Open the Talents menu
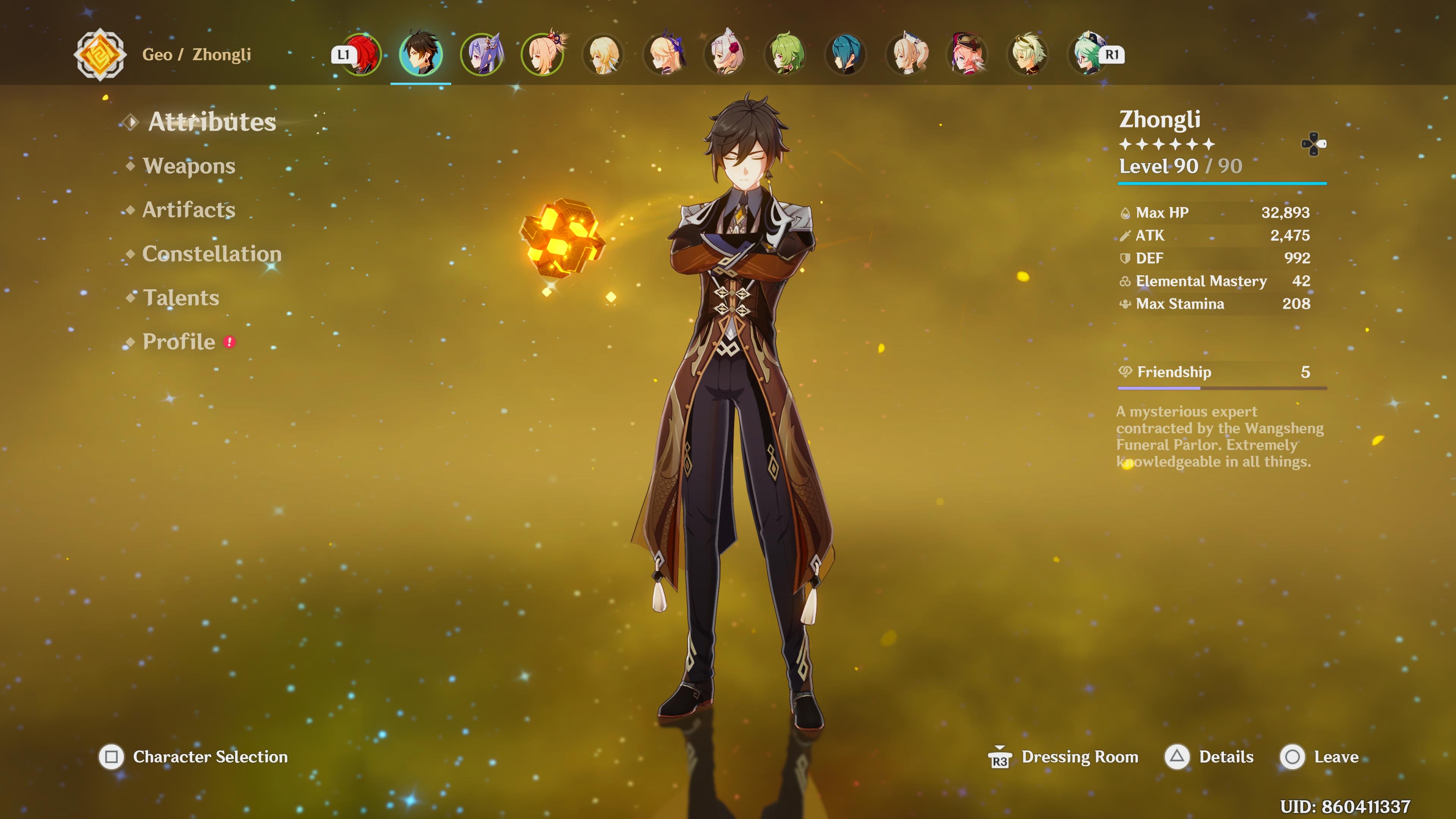 click(x=181, y=298)
